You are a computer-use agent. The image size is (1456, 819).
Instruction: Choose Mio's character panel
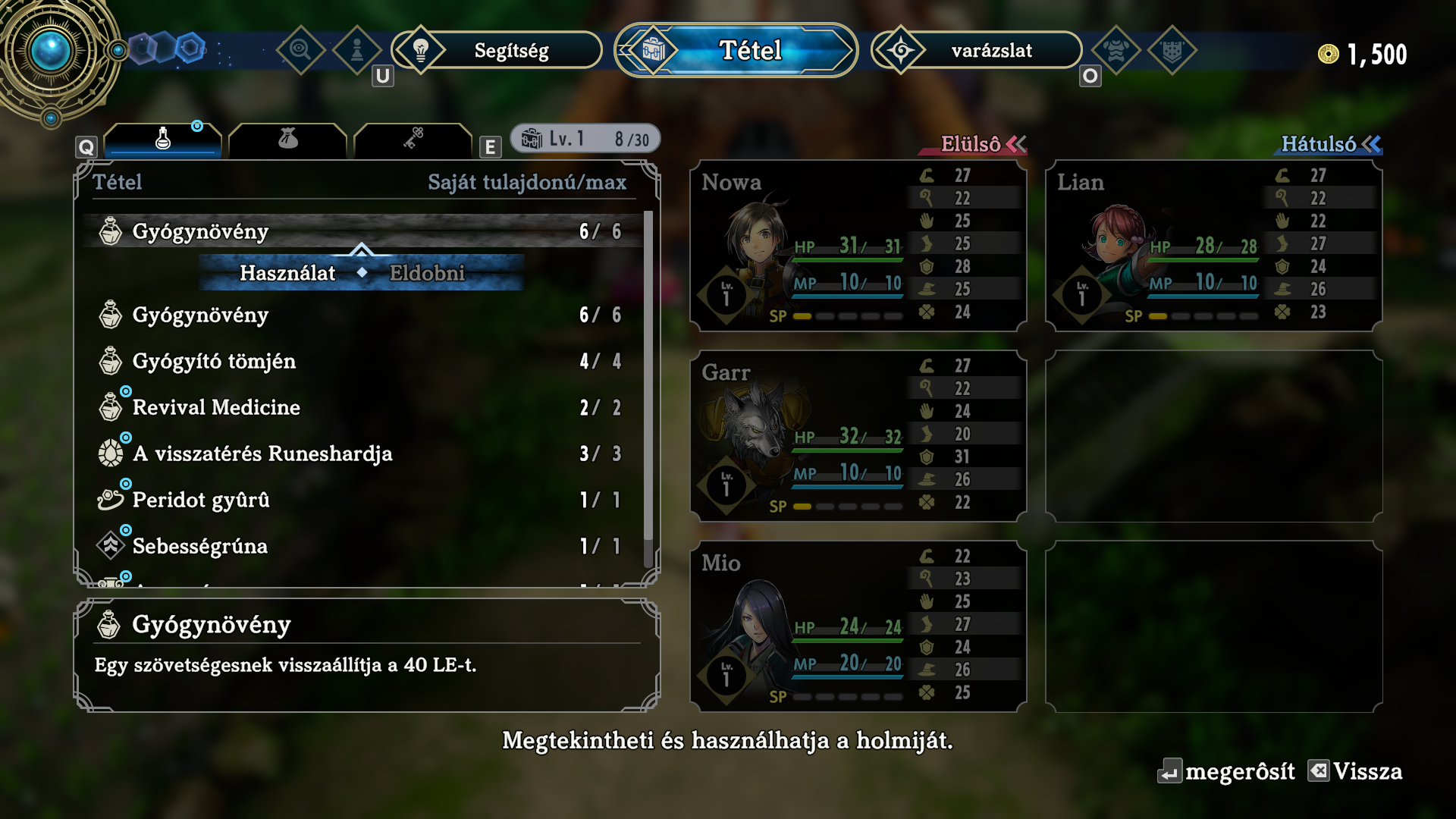point(858,626)
